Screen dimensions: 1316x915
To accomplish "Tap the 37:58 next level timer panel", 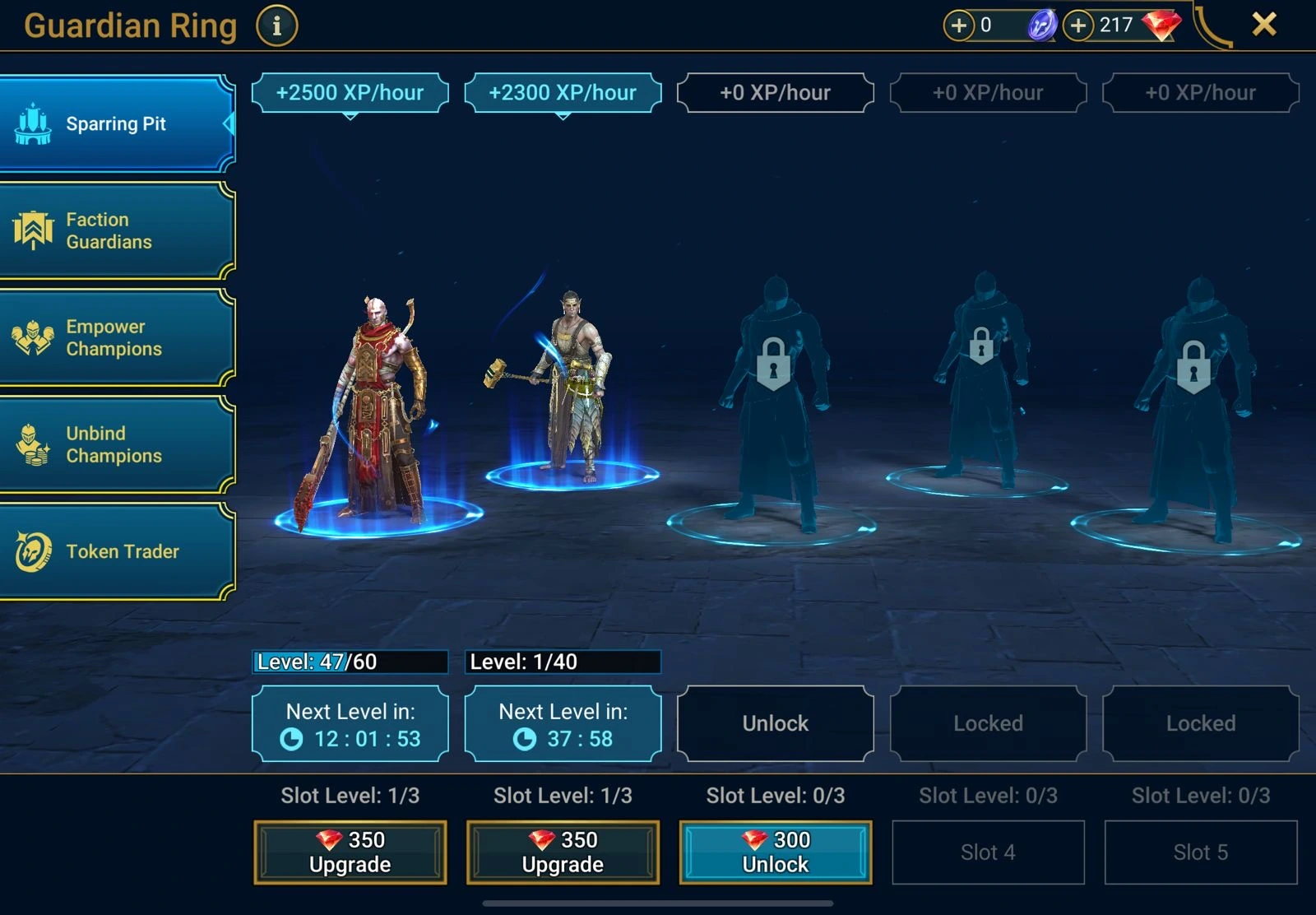I will [x=563, y=724].
